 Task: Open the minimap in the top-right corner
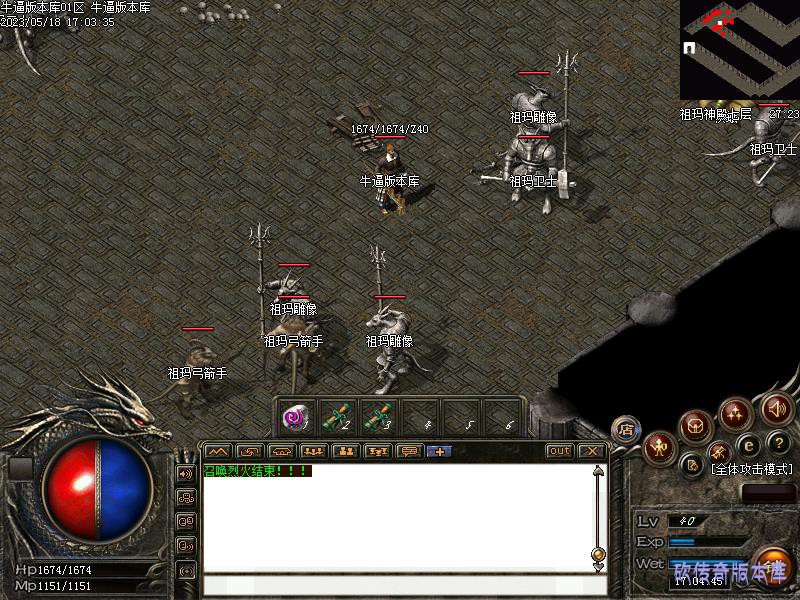pyautogui.click(x=739, y=50)
